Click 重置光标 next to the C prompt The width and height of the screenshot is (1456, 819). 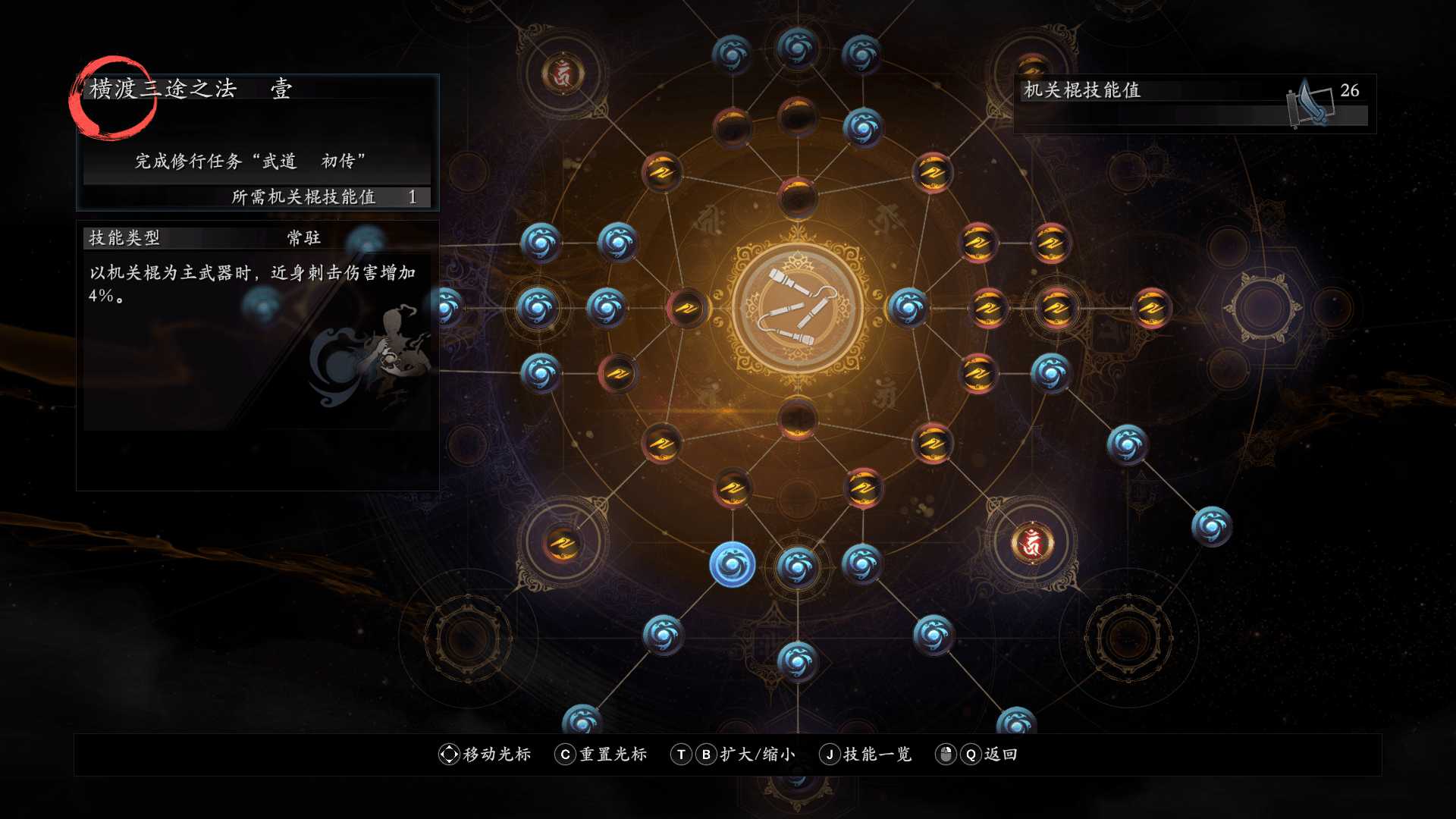613,755
